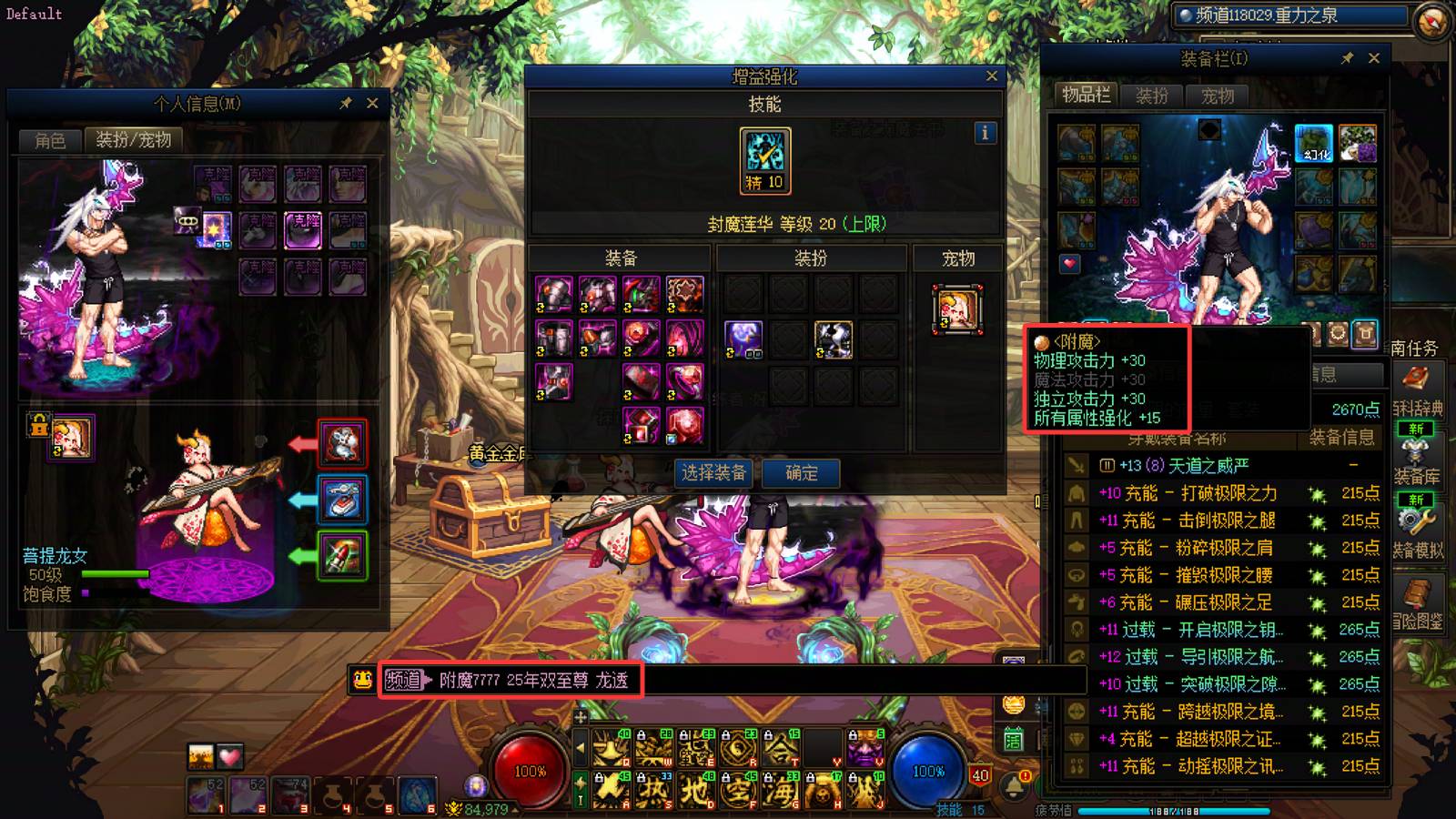Select the 封魔莲华 skill icon

pos(765,160)
